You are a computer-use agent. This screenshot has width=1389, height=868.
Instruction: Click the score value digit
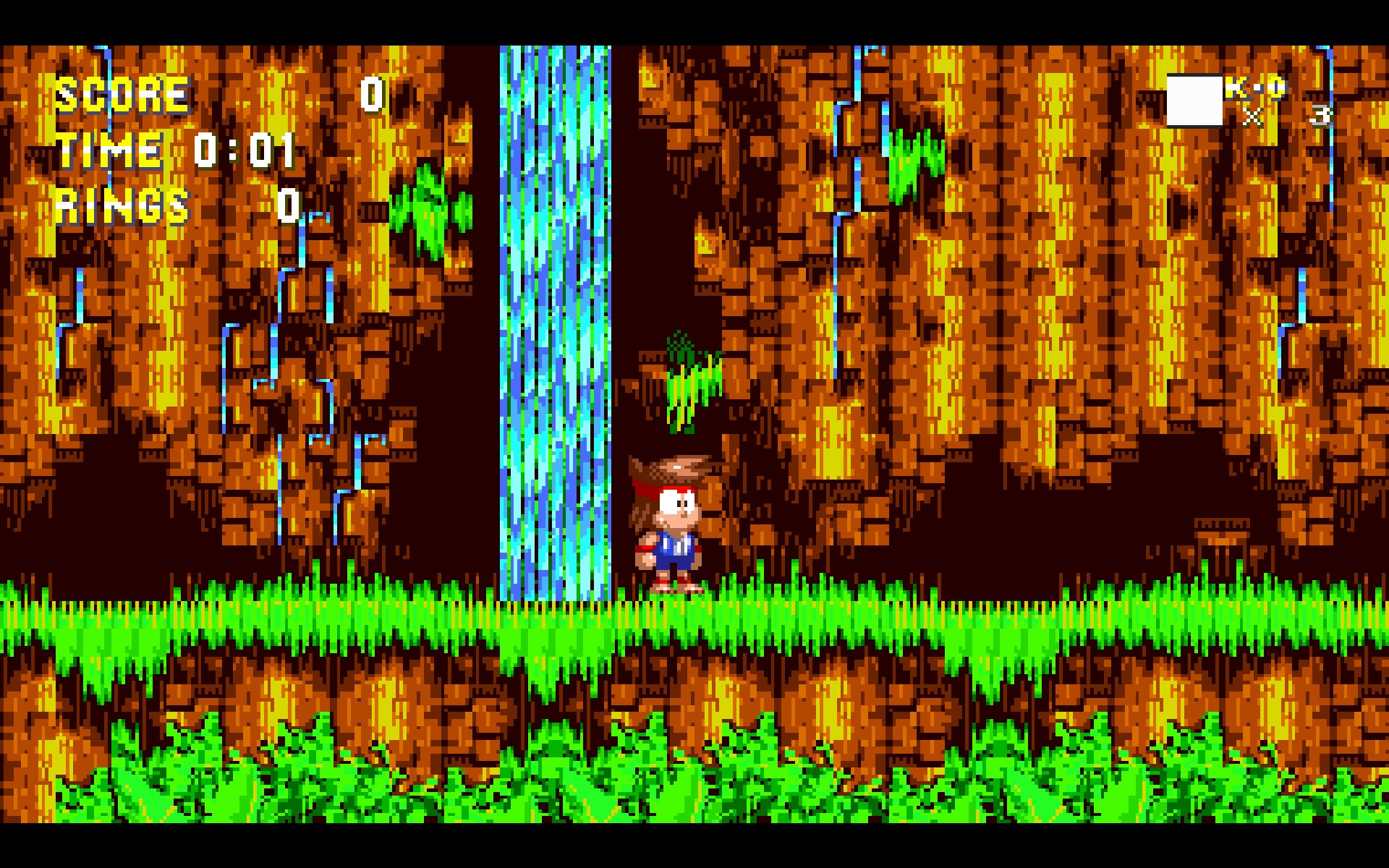[373, 94]
